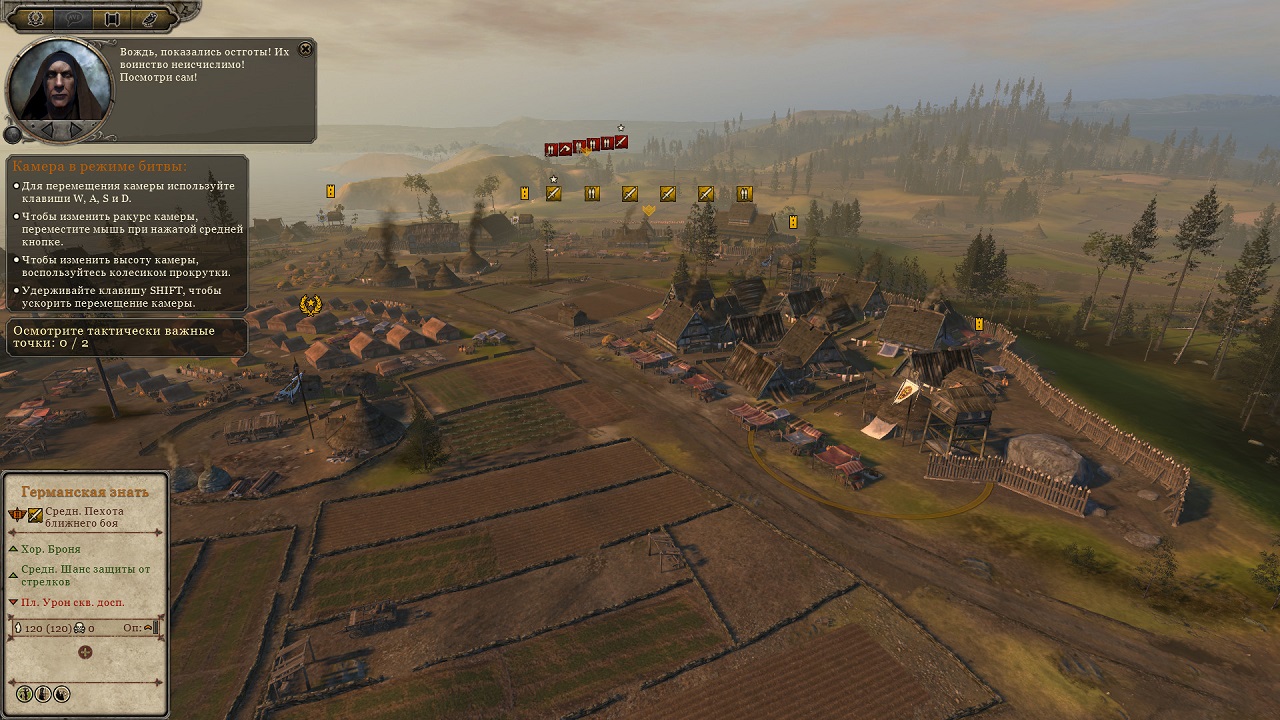Show the next advisor message
This screenshot has width=1280, height=720.
(x=76, y=129)
